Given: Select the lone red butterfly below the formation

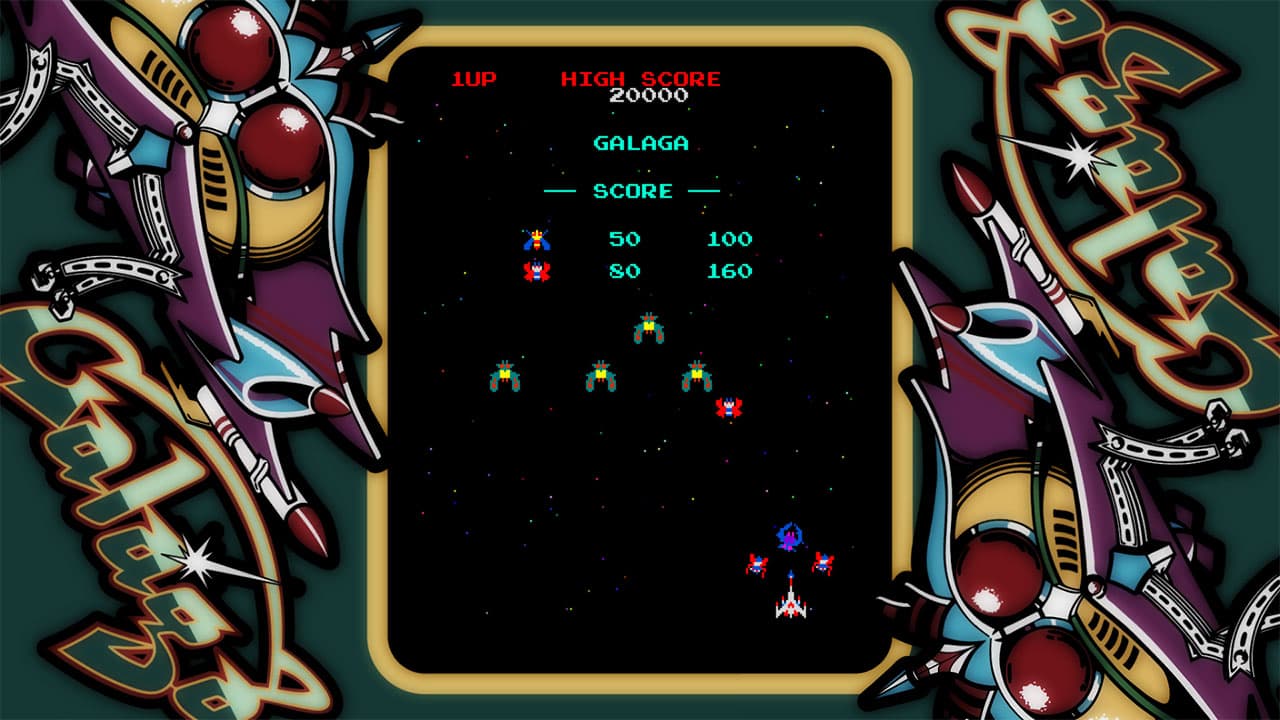Looking at the screenshot, I should click(x=731, y=407).
